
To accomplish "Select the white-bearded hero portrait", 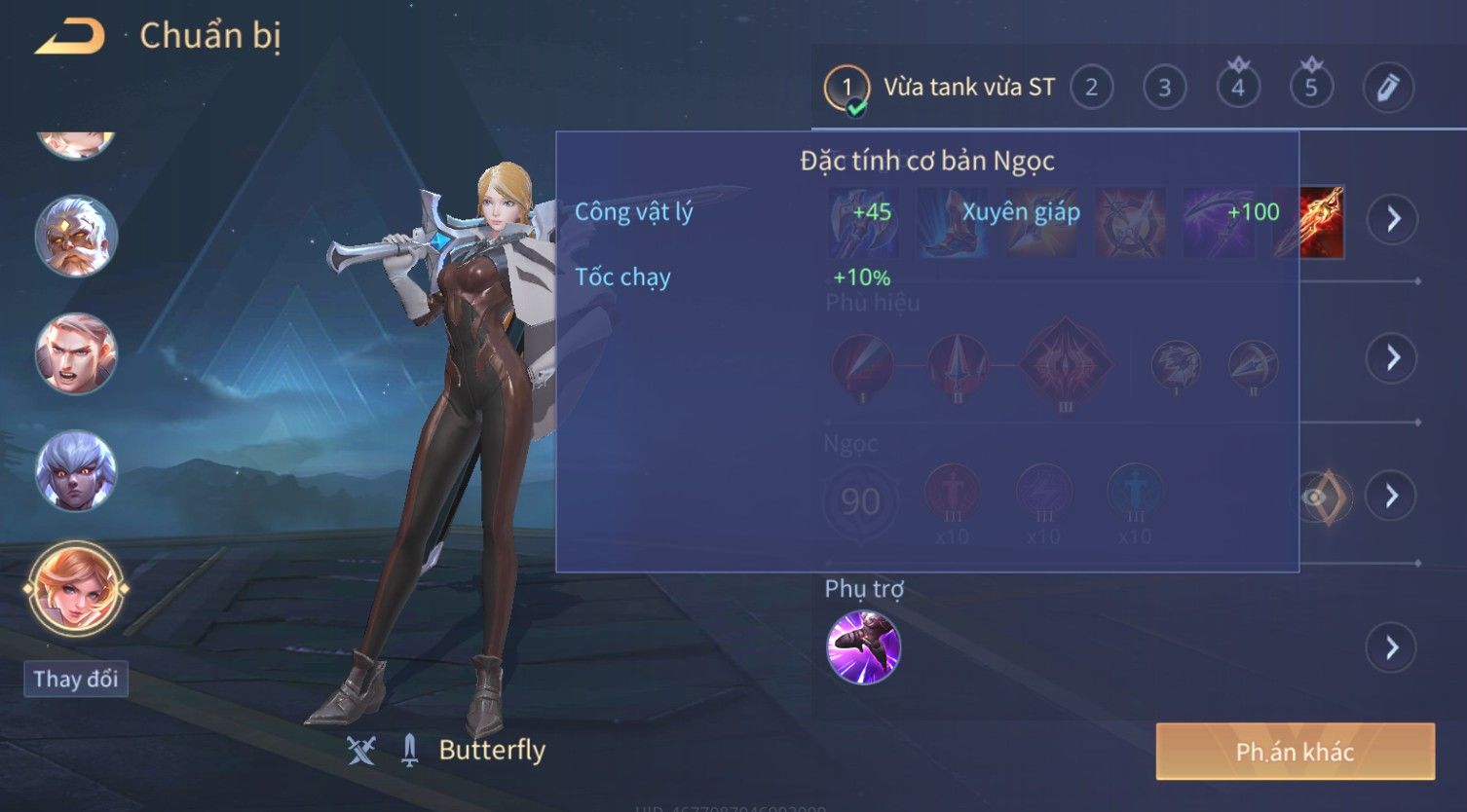I will [76, 237].
